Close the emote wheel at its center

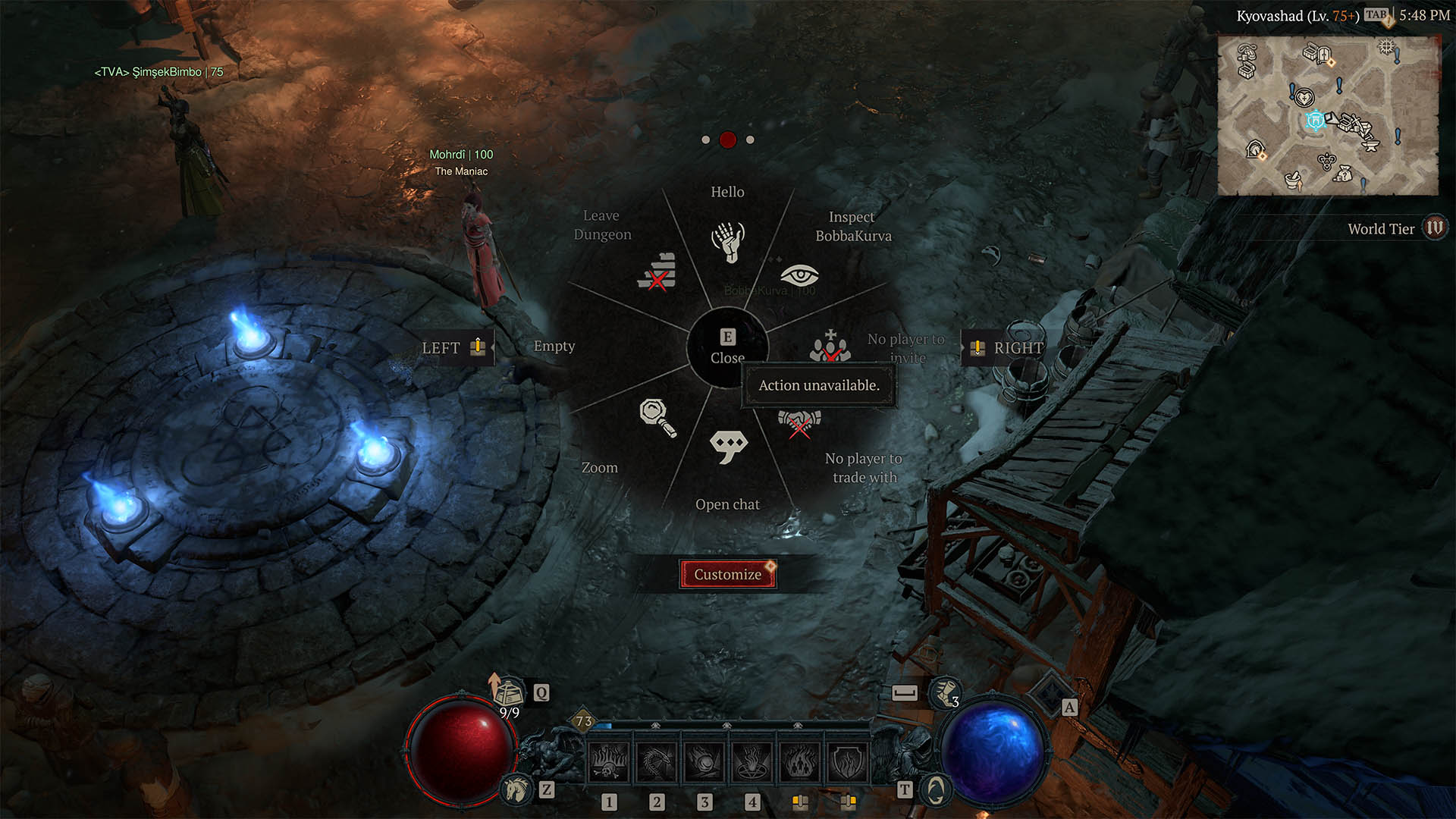(x=727, y=347)
